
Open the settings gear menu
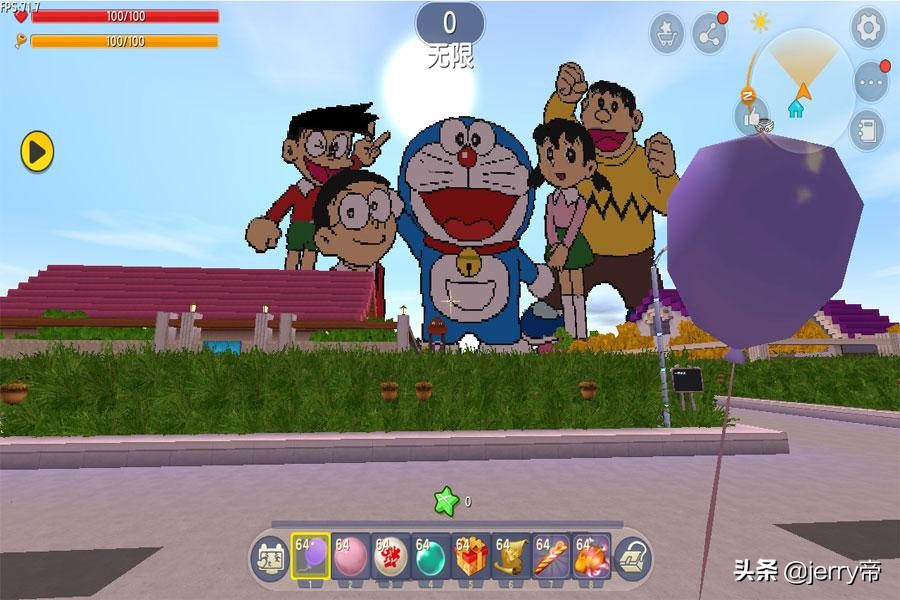pyautogui.click(x=868, y=28)
